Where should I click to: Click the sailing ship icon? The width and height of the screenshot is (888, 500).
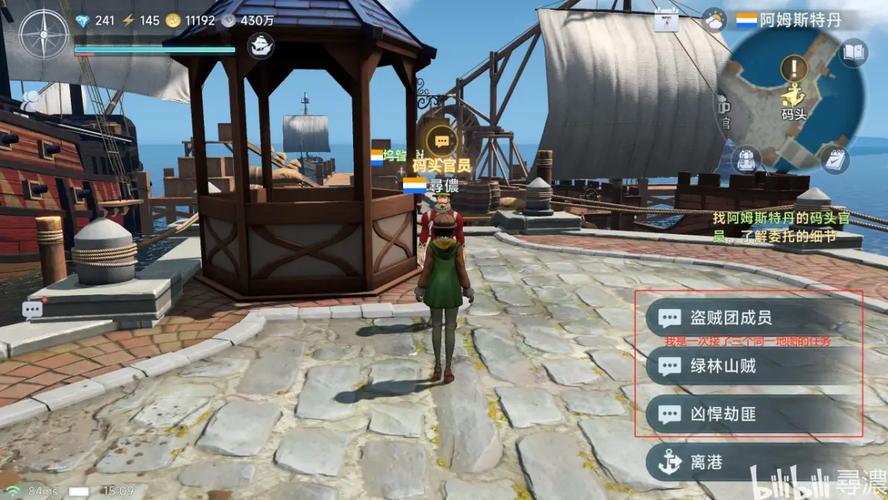(261, 44)
